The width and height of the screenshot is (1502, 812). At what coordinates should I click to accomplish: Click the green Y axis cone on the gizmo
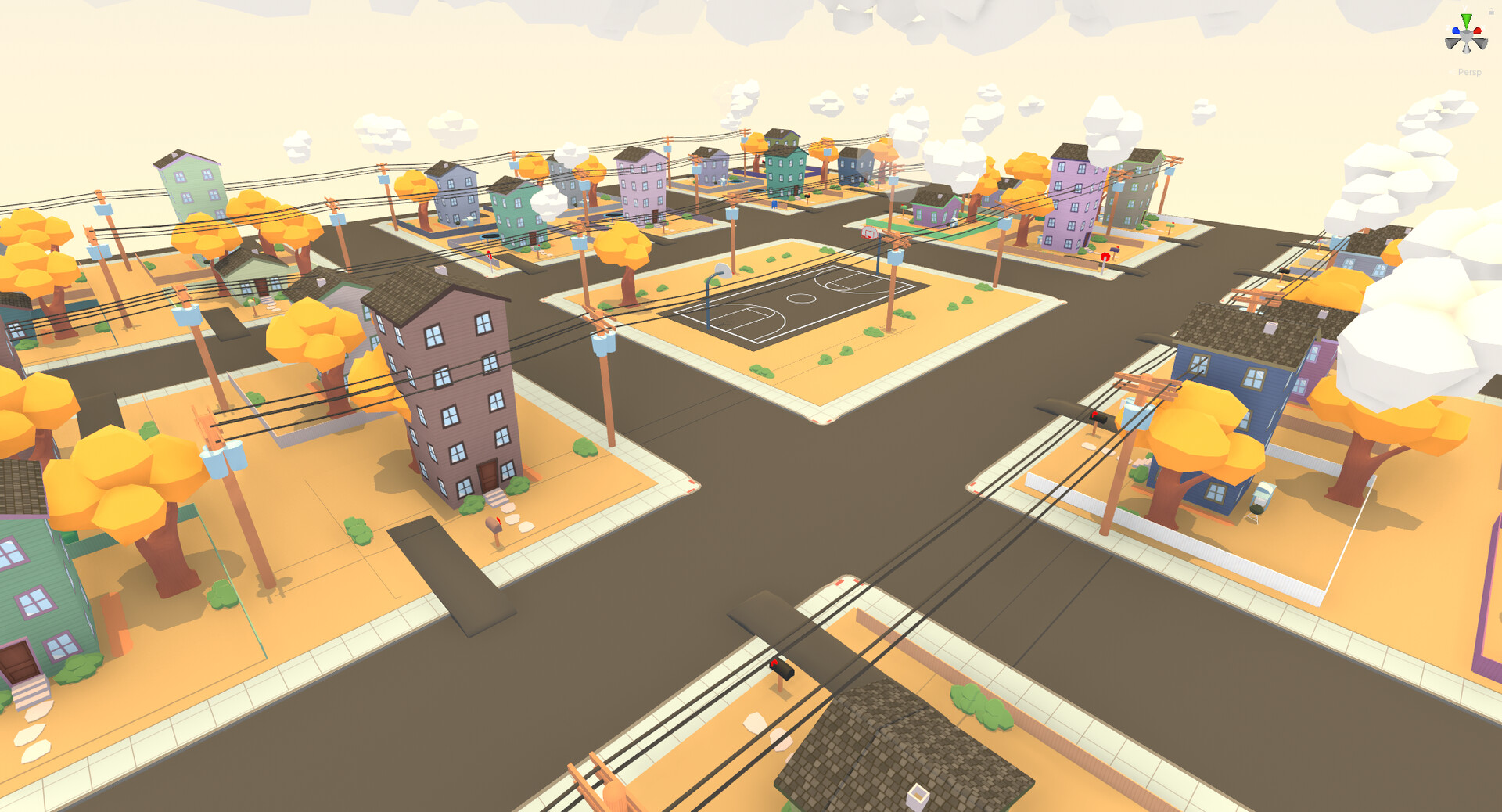(1467, 19)
